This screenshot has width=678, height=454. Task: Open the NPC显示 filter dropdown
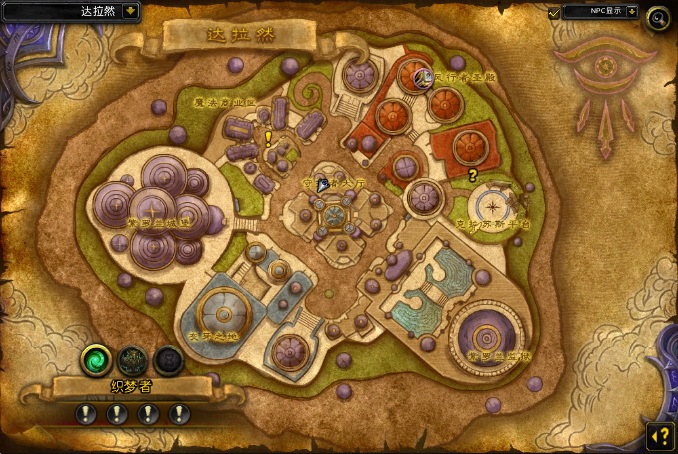[x=630, y=12]
